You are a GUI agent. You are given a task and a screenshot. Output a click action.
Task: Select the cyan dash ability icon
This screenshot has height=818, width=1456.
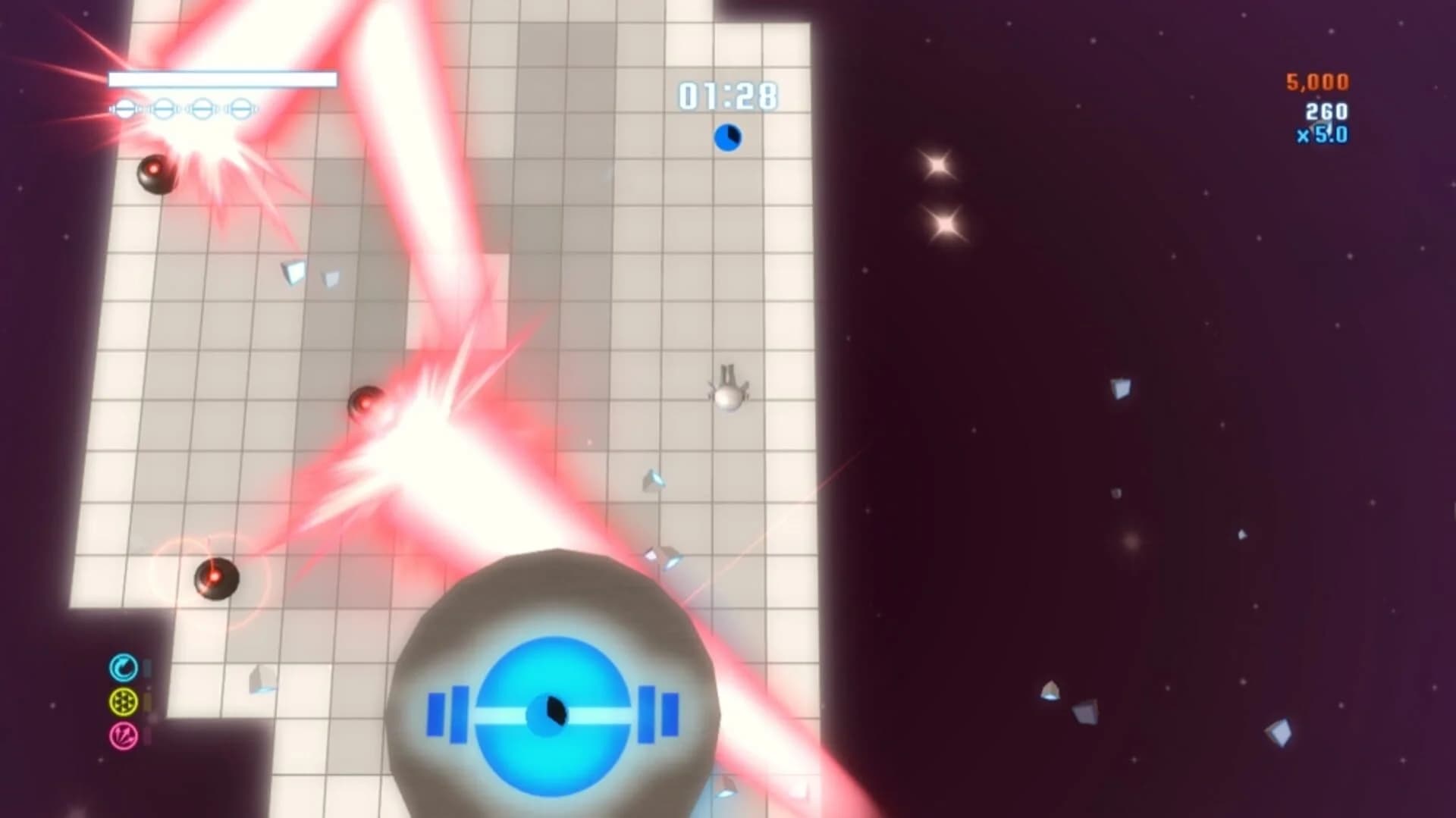point(124,669)
